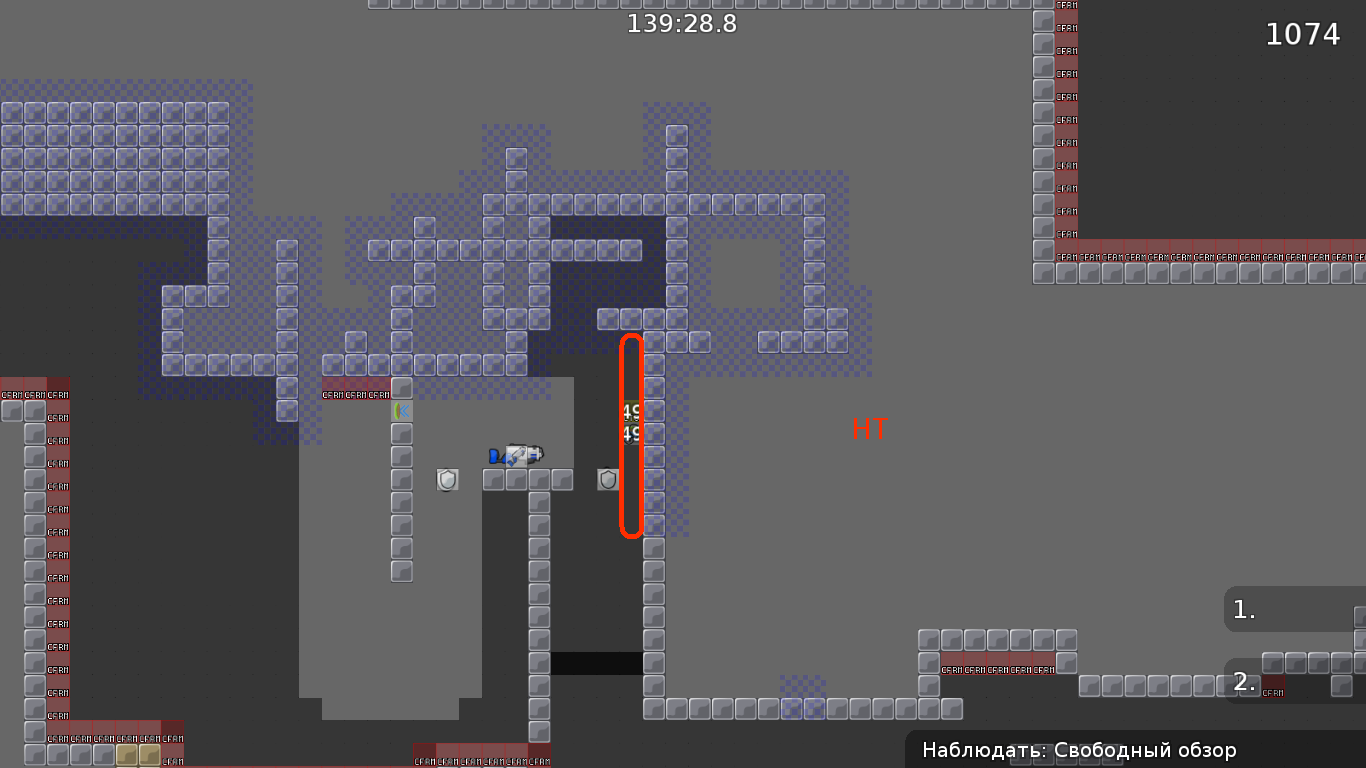Click the green rewind arrows pickup
Screen dimensions: 1366x768
[x=402, y=412]
